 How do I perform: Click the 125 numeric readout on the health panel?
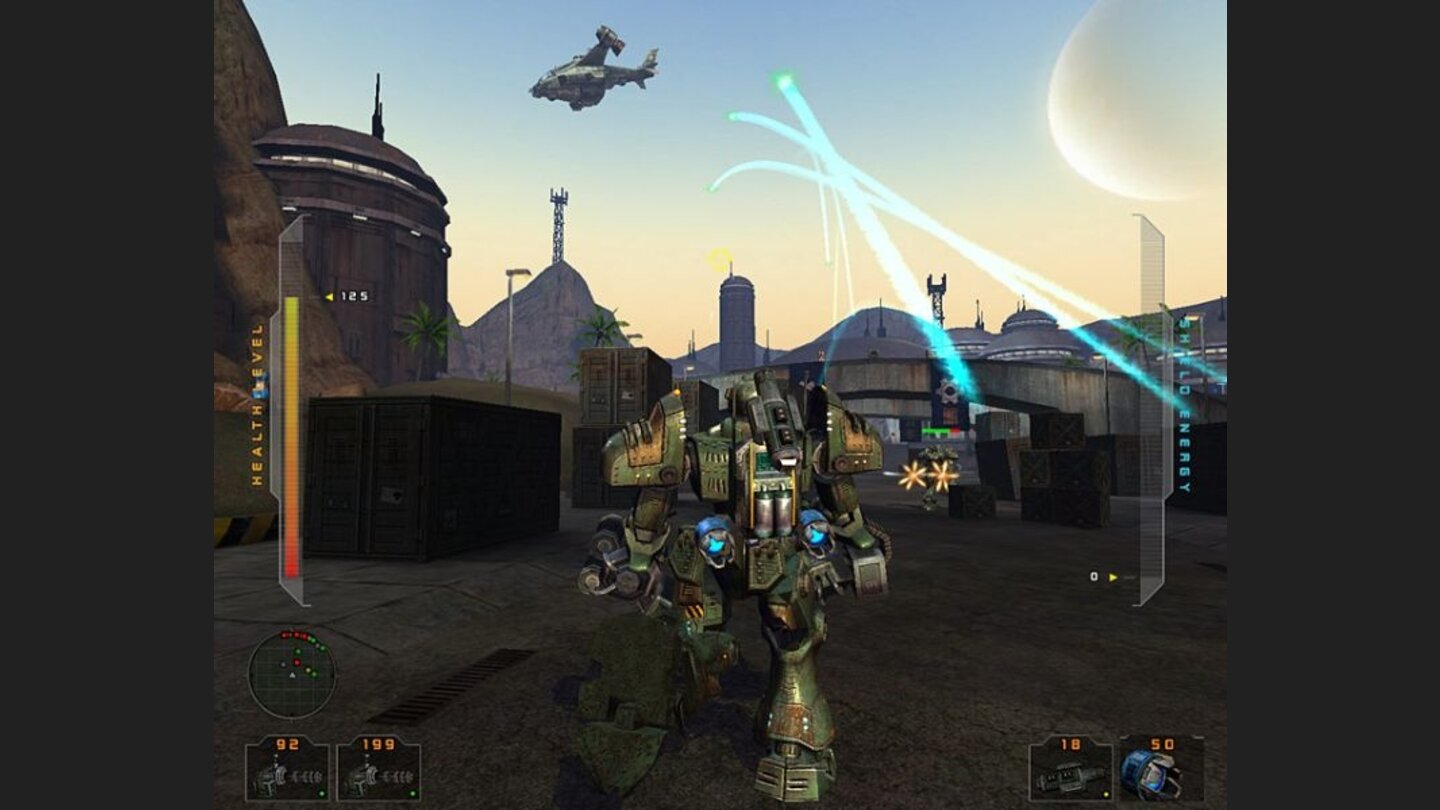click(353, 297)
